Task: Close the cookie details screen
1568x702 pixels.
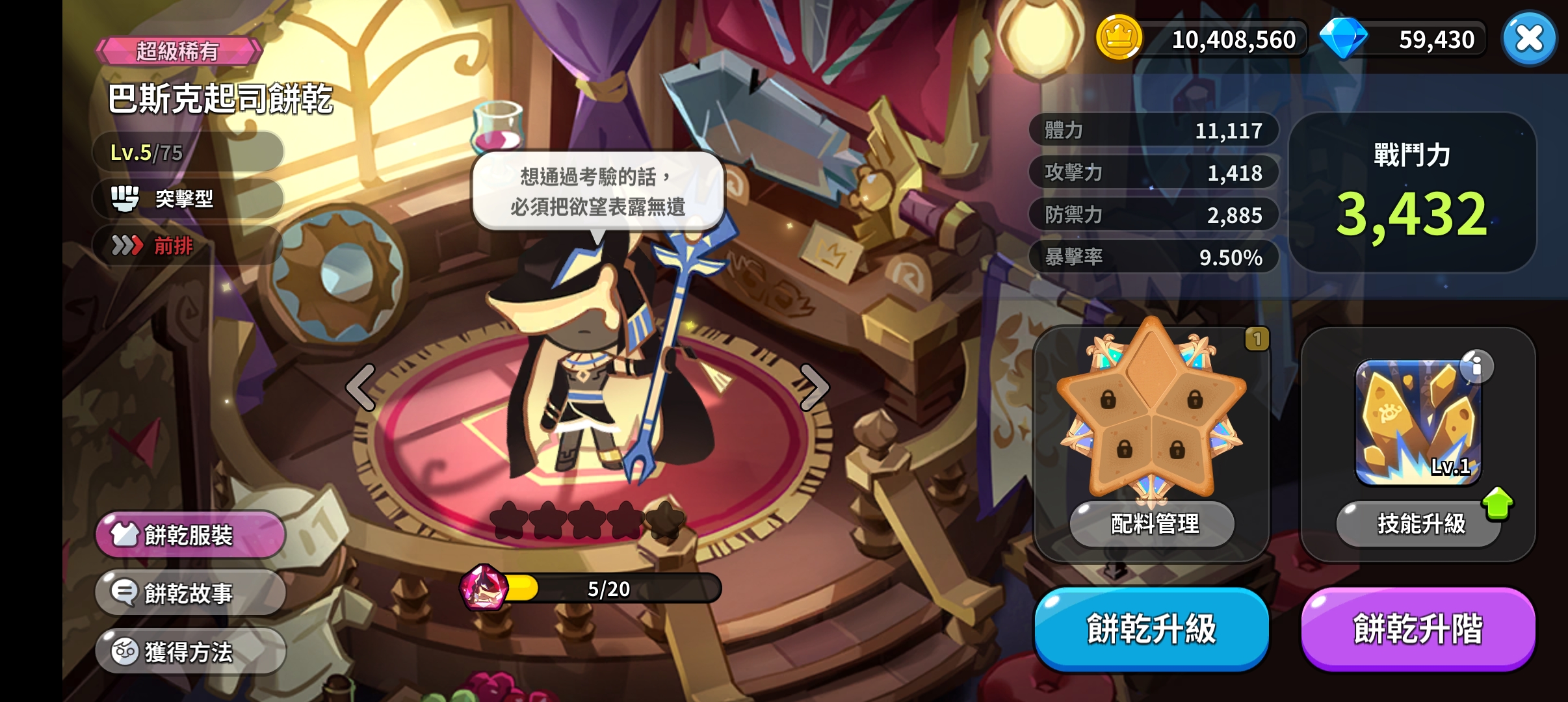Action: [x=1529, y=38]
